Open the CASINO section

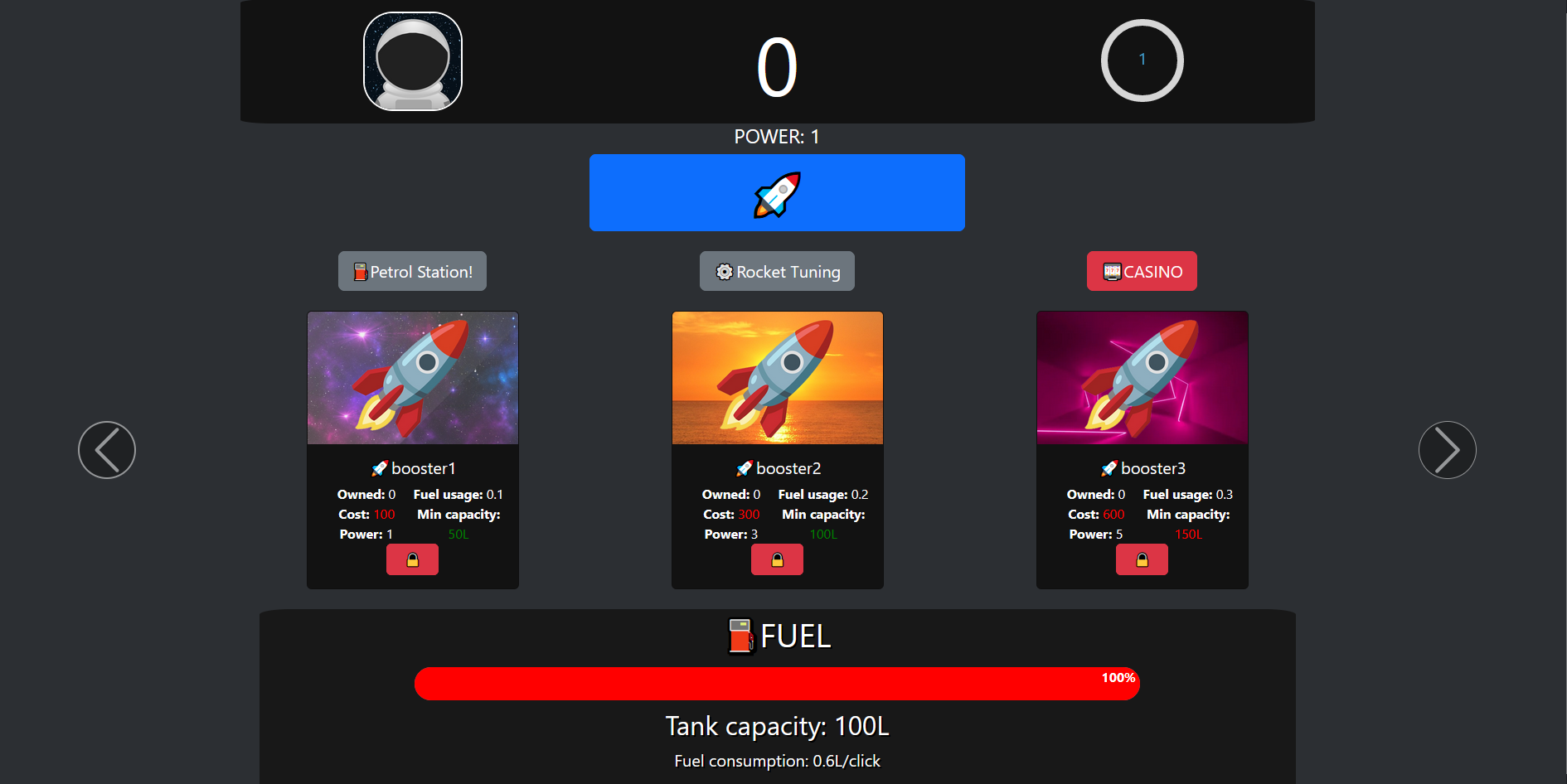point(1142,271)
